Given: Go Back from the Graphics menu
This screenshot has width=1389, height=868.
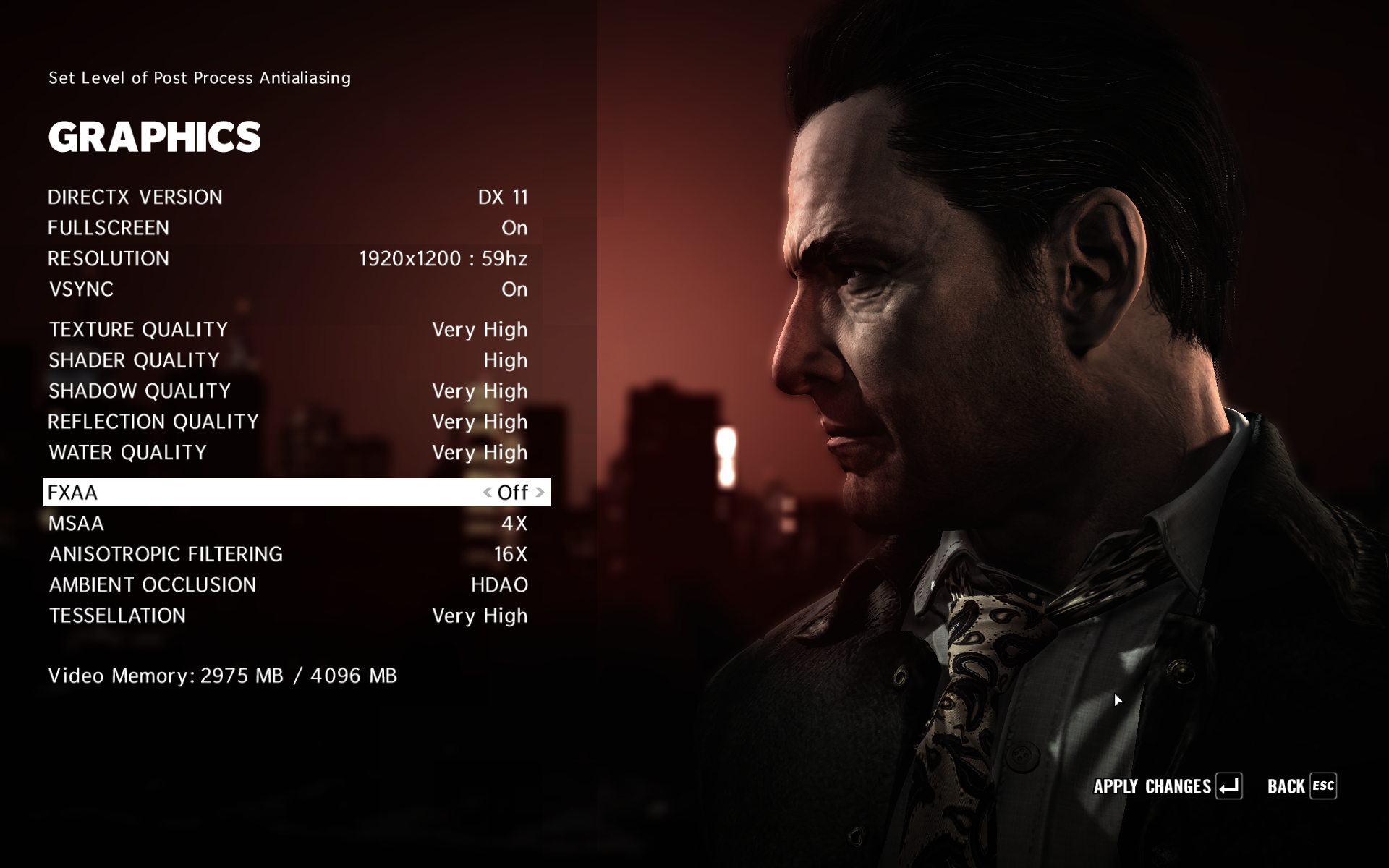Looking at the screenshot, I should 1301,786.
